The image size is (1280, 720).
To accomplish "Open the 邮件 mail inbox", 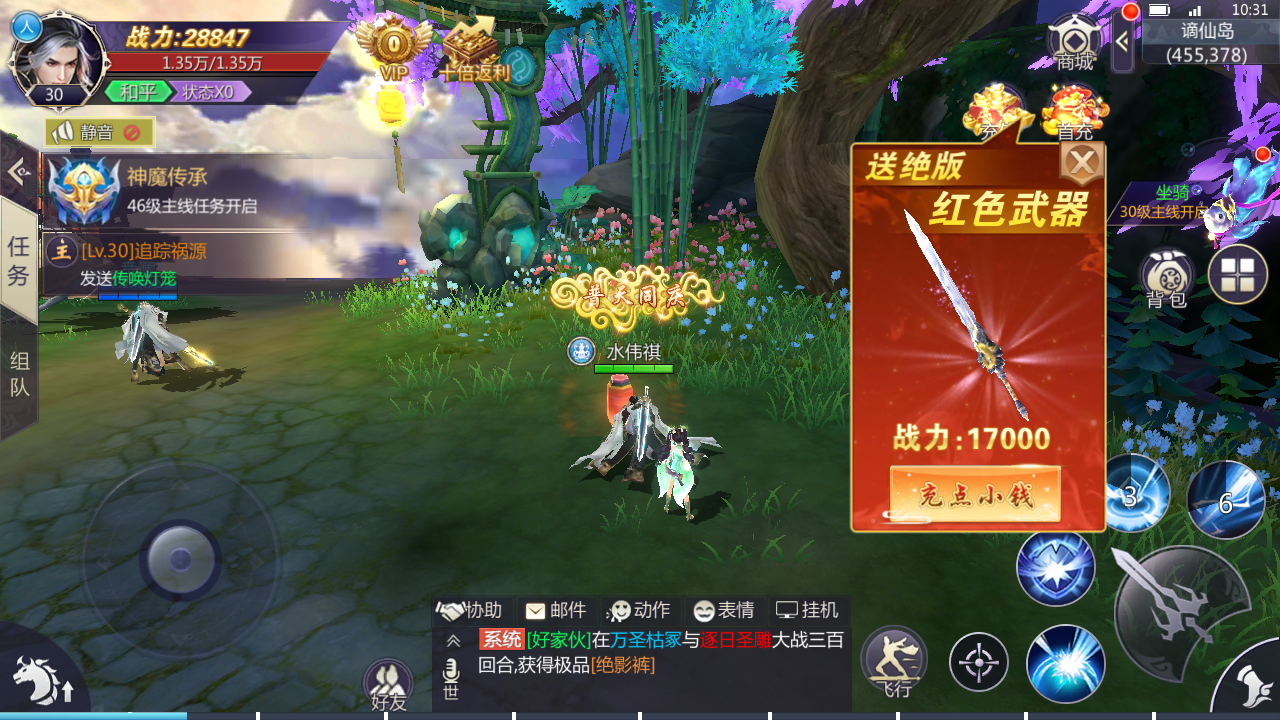I will click(x=556, y=610).
